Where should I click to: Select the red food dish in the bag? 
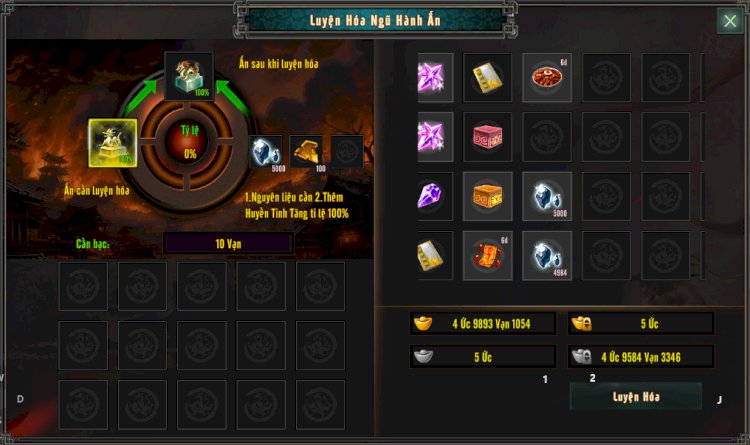point(547,78)
